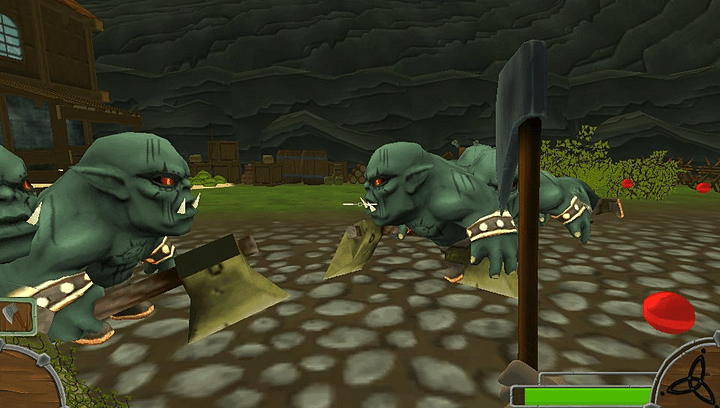720x408 pixels.
Task: Click the triquetra knot shield emblem
Action: [694, 383]
